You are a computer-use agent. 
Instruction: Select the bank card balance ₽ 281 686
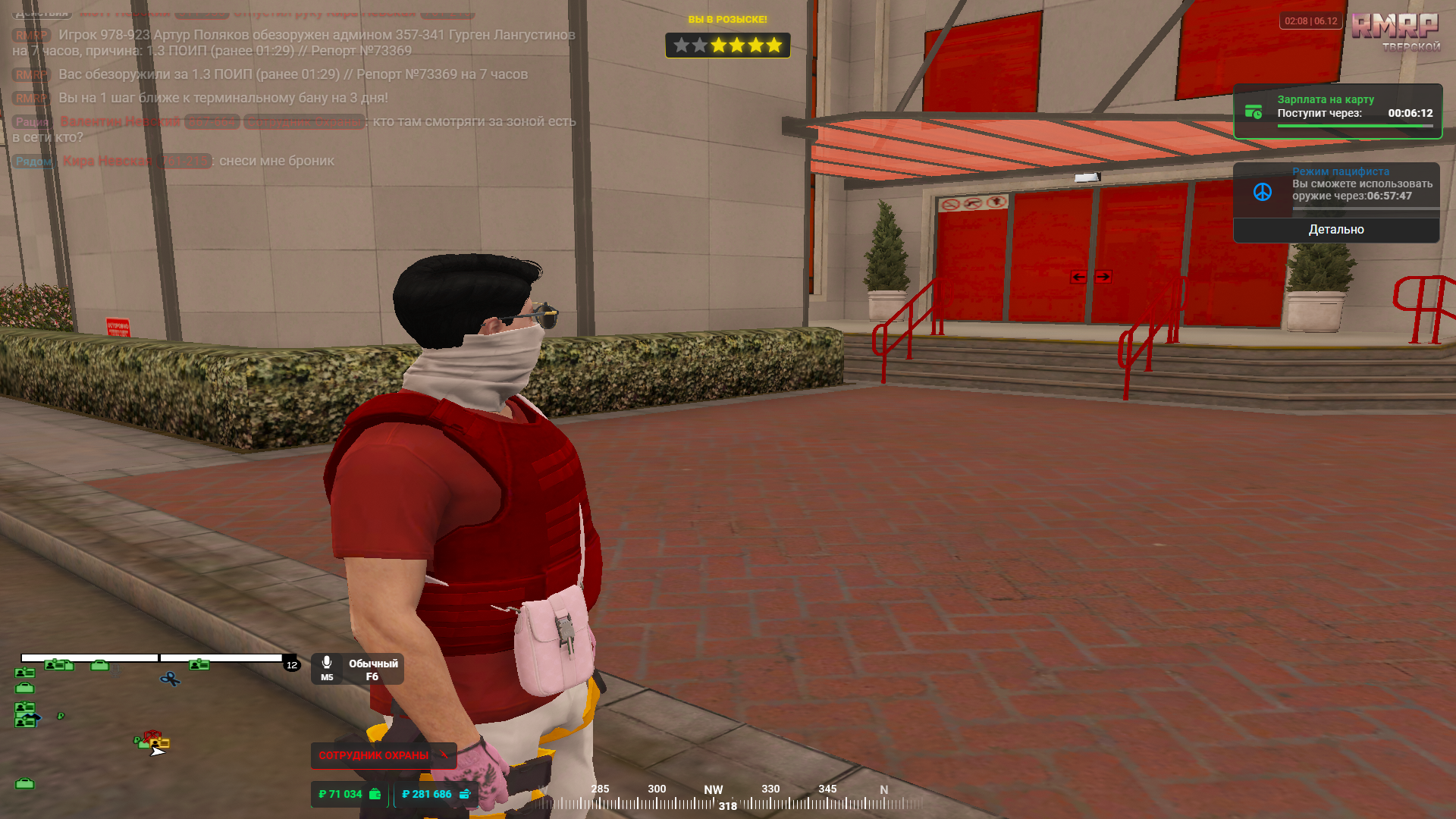(435, 794)
